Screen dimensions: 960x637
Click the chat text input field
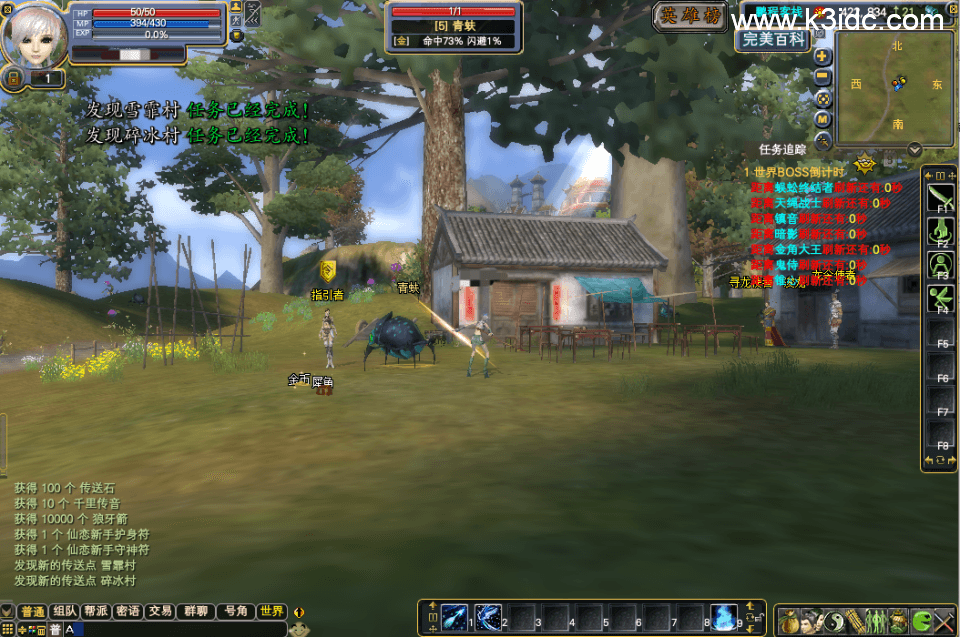click(x=180, y=629)
